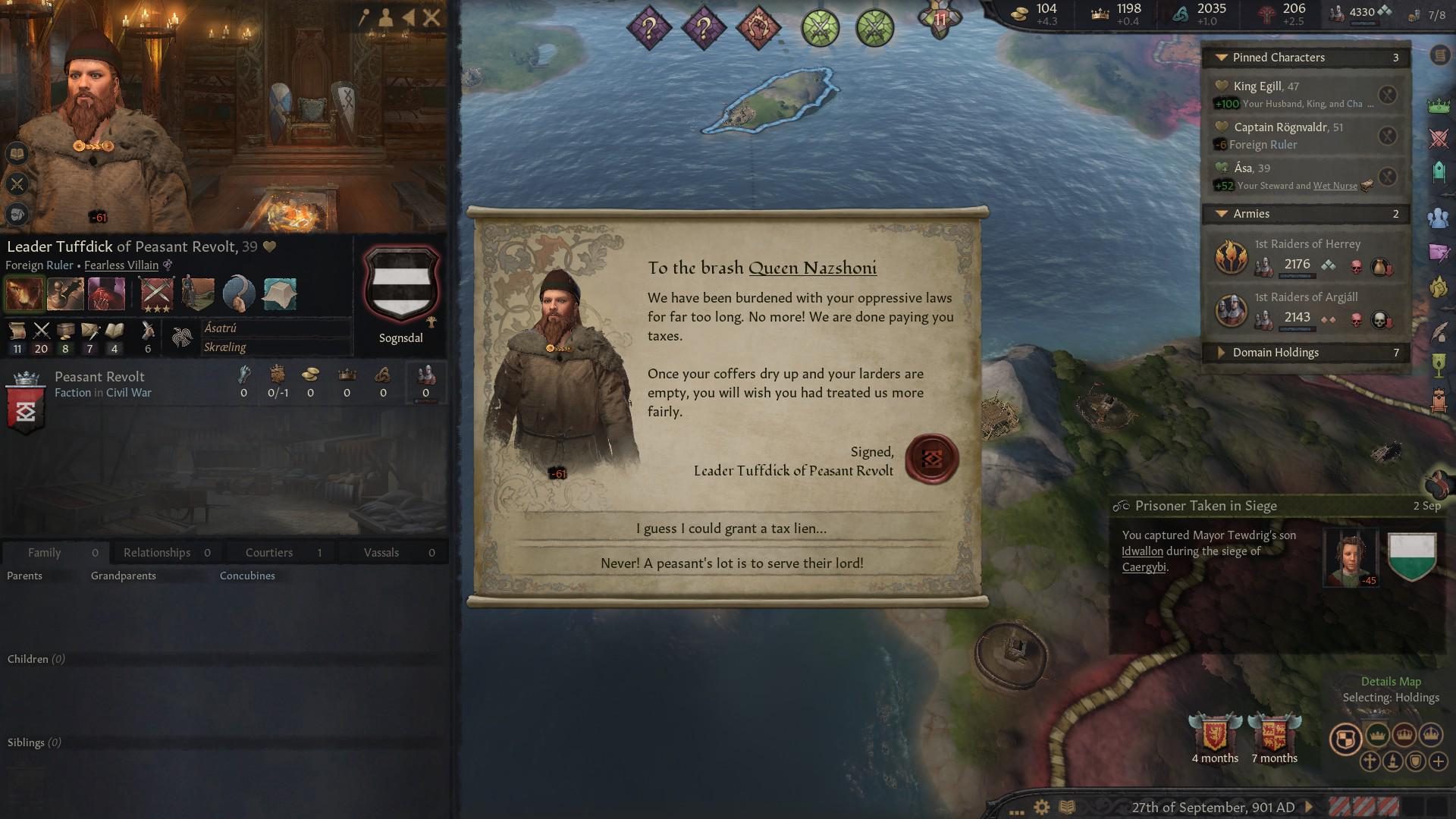The width and height of the screenshot is (1456, 819).
Task: Adjust the red game speed bars near the date
Action: [x=1365, y=807]
